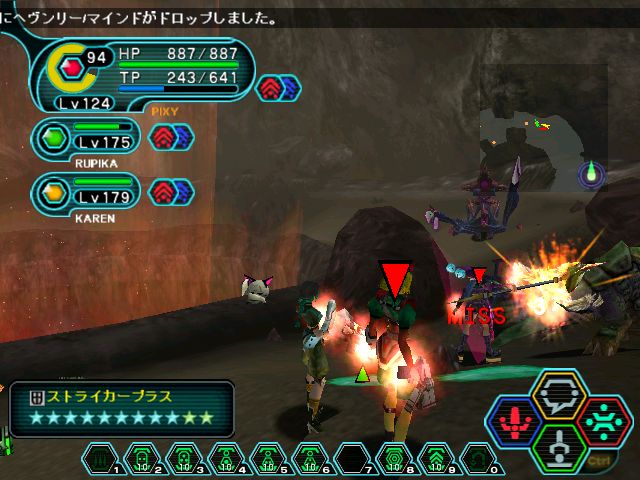Activate quick-bar slot 9 with the arrow icon

point(436,459)
